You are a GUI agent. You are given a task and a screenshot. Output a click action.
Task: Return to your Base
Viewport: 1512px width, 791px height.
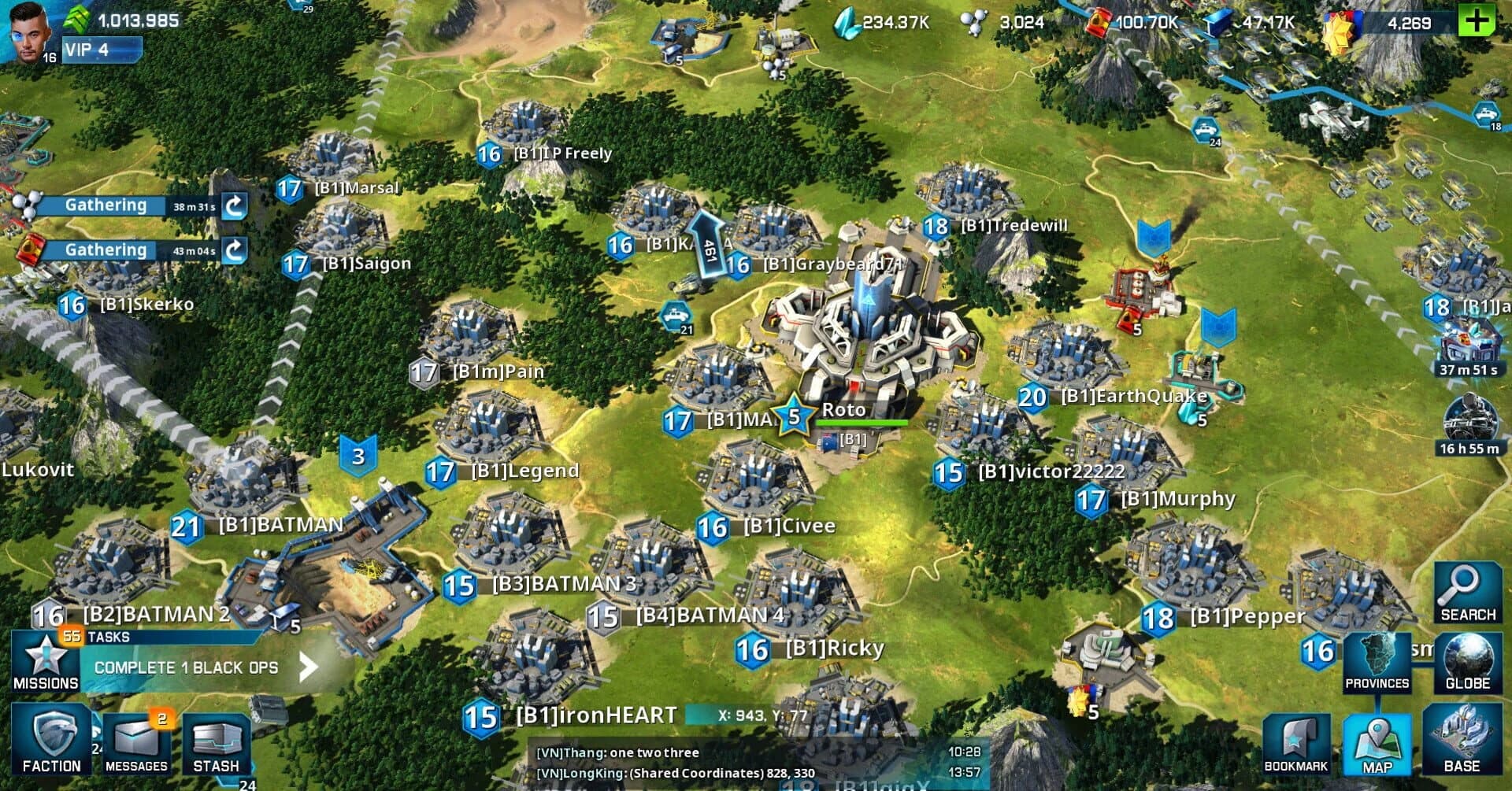[x=1469, y=744]
